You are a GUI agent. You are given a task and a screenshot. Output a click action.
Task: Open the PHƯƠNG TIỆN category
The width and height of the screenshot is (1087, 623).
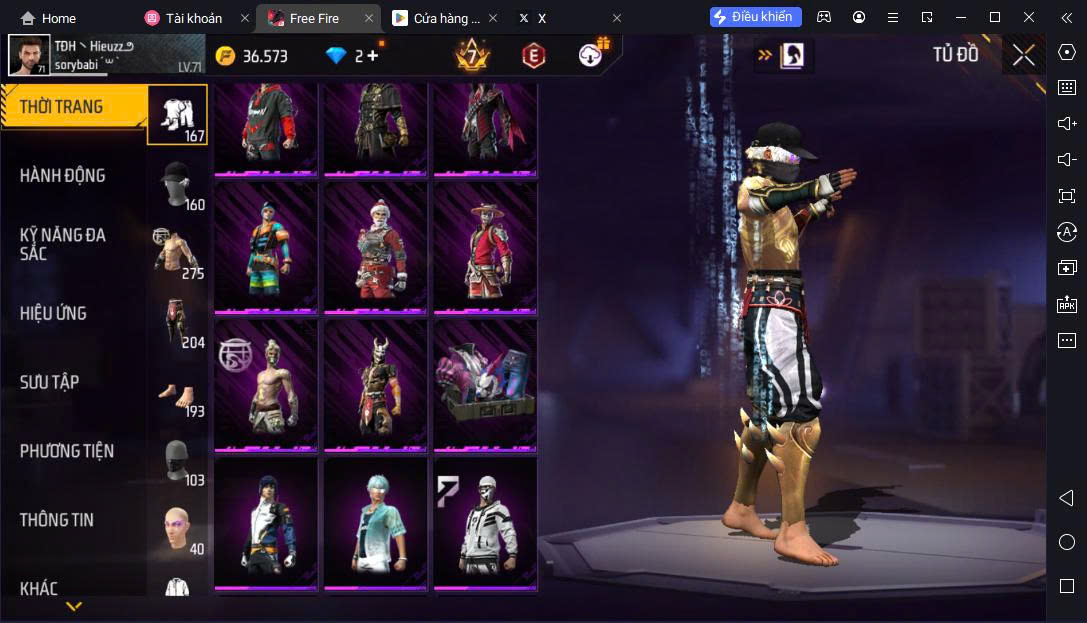click(x=75, y=451)
